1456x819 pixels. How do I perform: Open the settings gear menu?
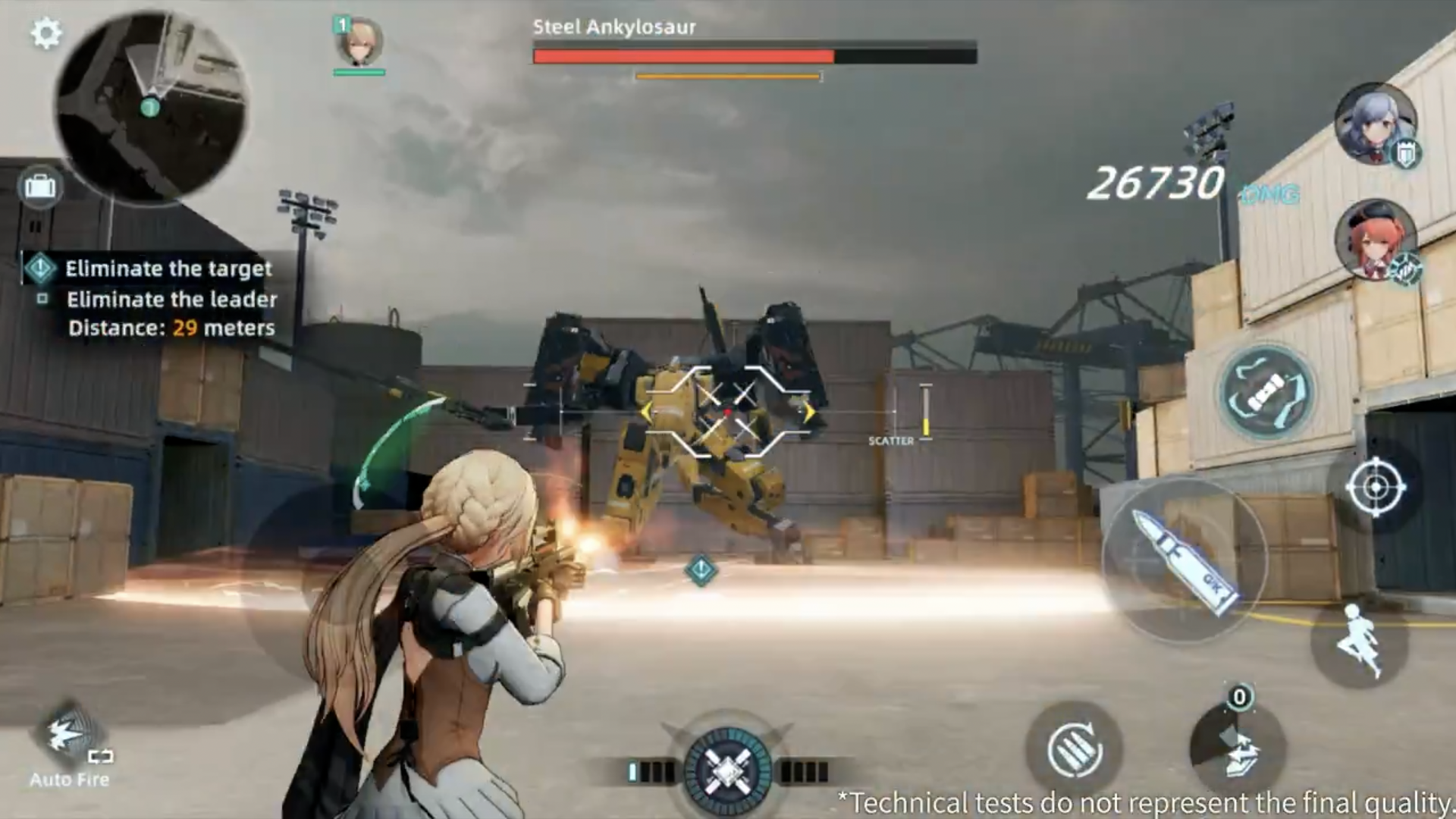(46, 34)
